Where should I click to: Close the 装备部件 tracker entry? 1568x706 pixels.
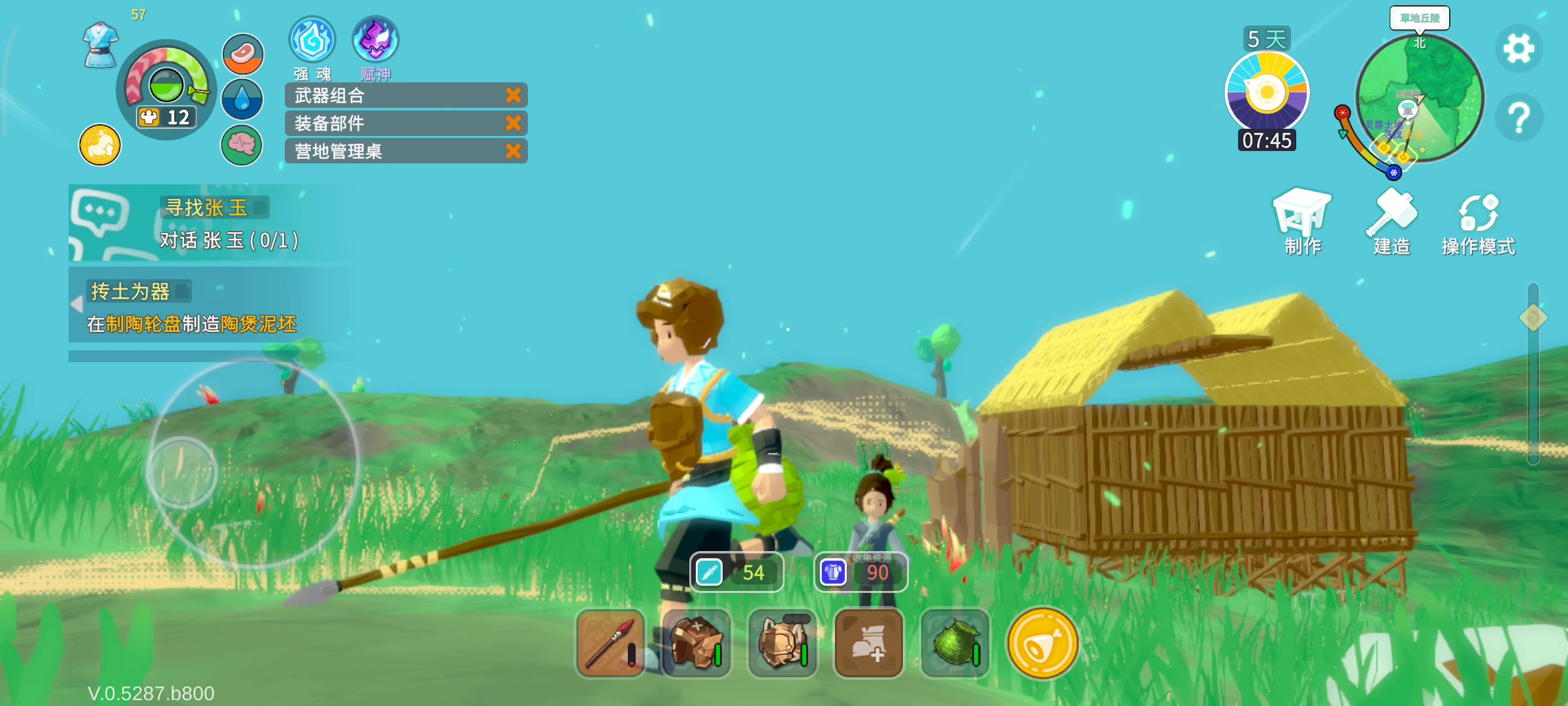pos(514,123)
